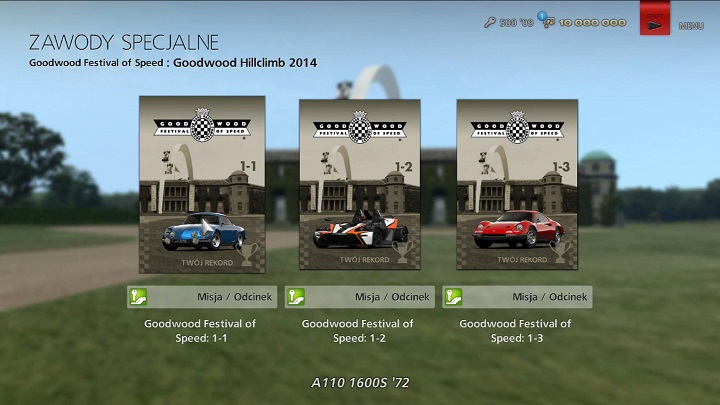Choose the Goodwood 1-2 KTM event card
This screenshot has width=720, height=405.
coord(359,185)
